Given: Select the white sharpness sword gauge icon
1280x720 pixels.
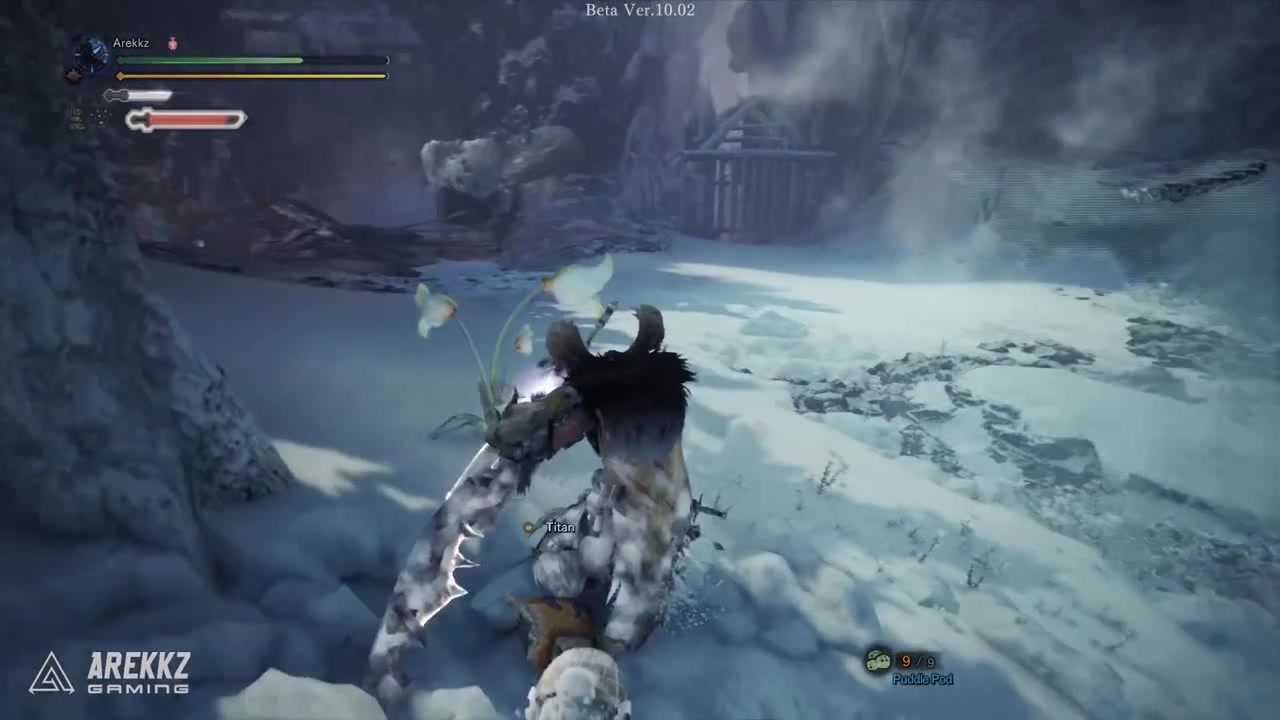Looking at the screenshot, I should click(113, 95).
